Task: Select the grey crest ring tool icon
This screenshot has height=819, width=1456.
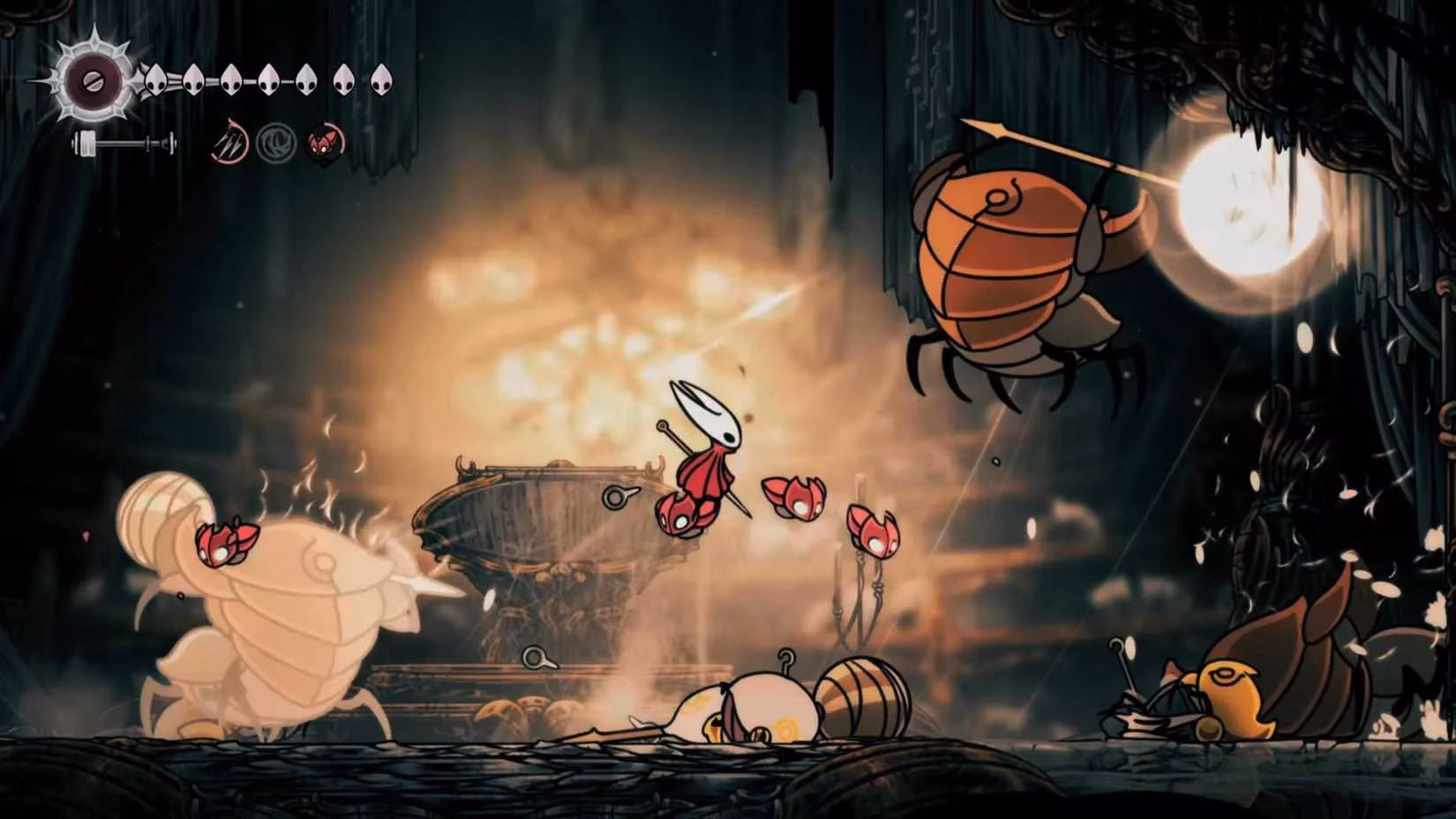Action: click(x=276, y=145)
